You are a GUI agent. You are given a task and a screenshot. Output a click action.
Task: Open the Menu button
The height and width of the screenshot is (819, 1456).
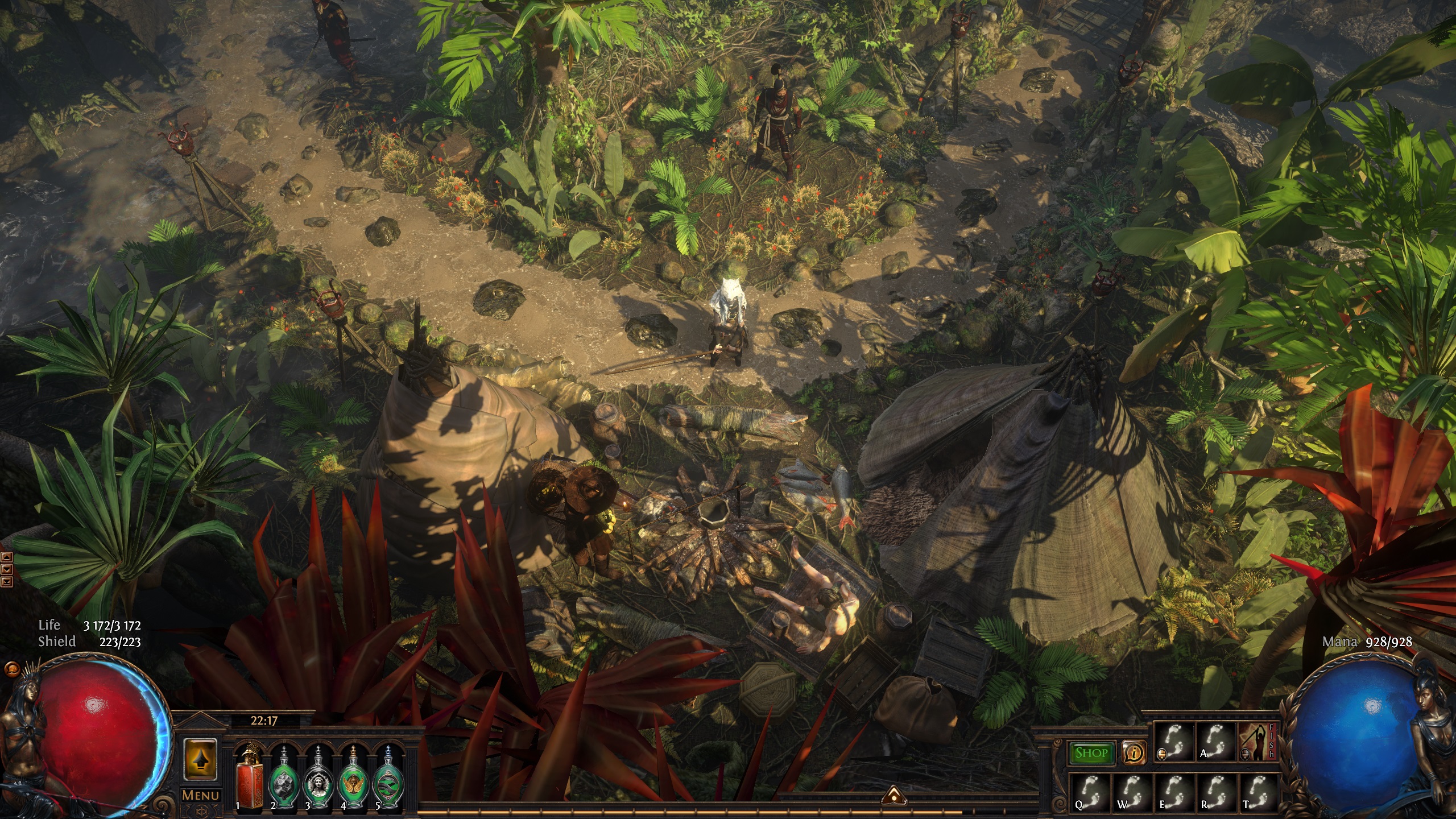pos(200,796)
